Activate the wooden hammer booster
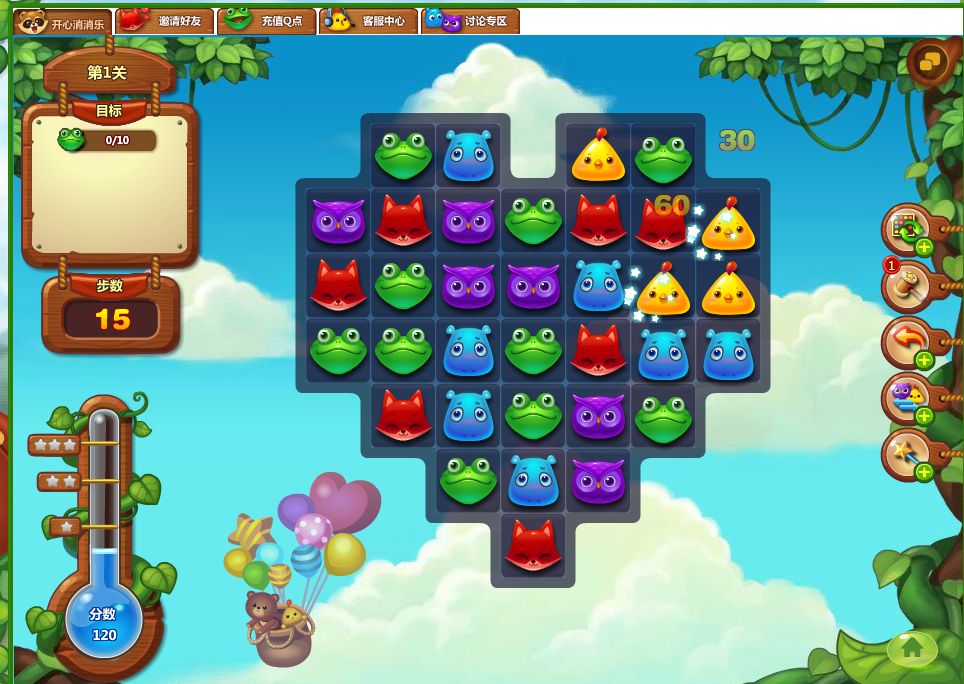The image size is (964, 684). (x=906, y=286)
